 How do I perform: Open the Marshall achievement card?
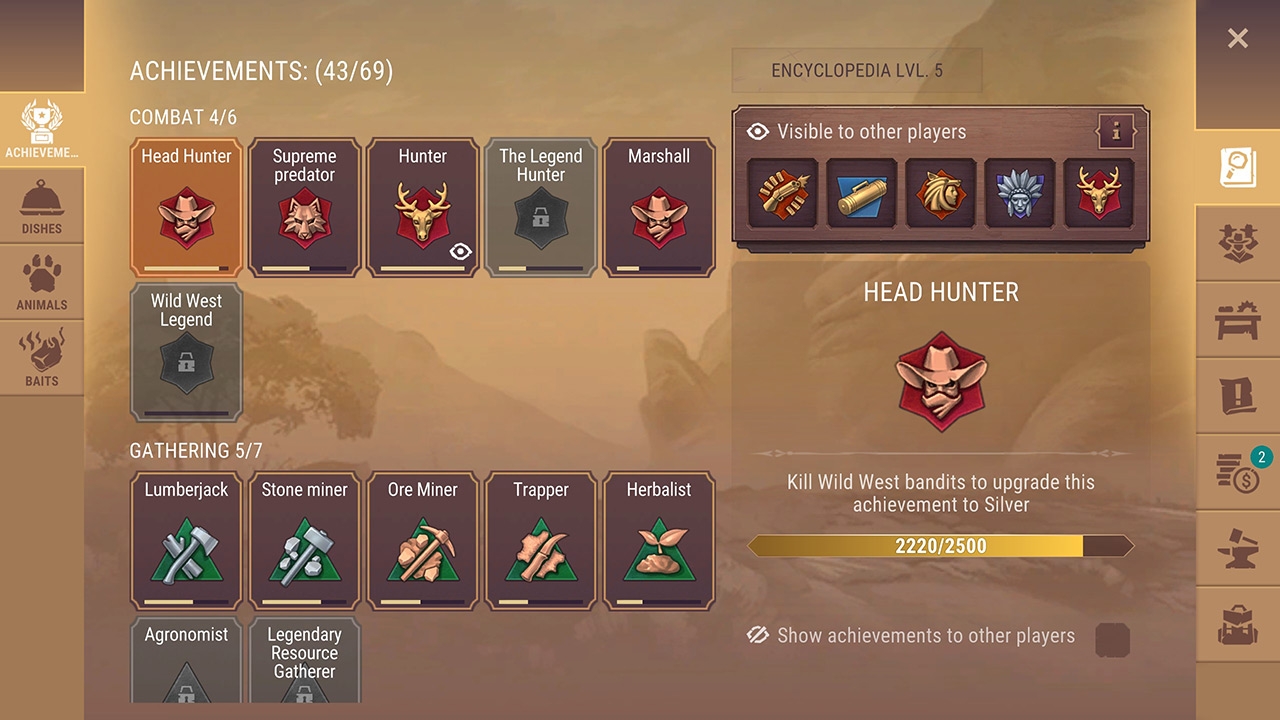pos(658,207)
